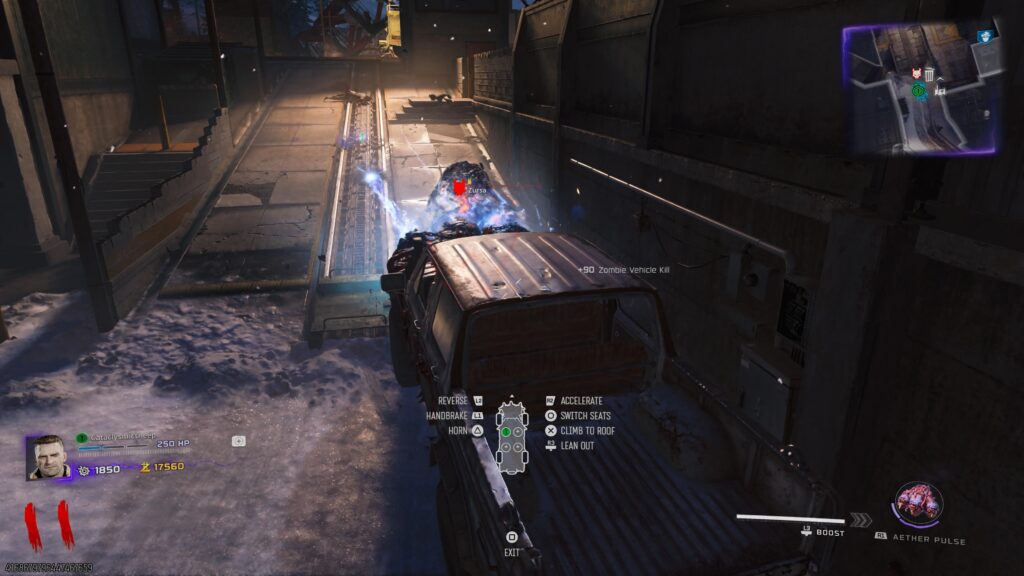Open the minimap in the corner
The width and height of the screenshot is (1024, 576).
tap(922, 89)
